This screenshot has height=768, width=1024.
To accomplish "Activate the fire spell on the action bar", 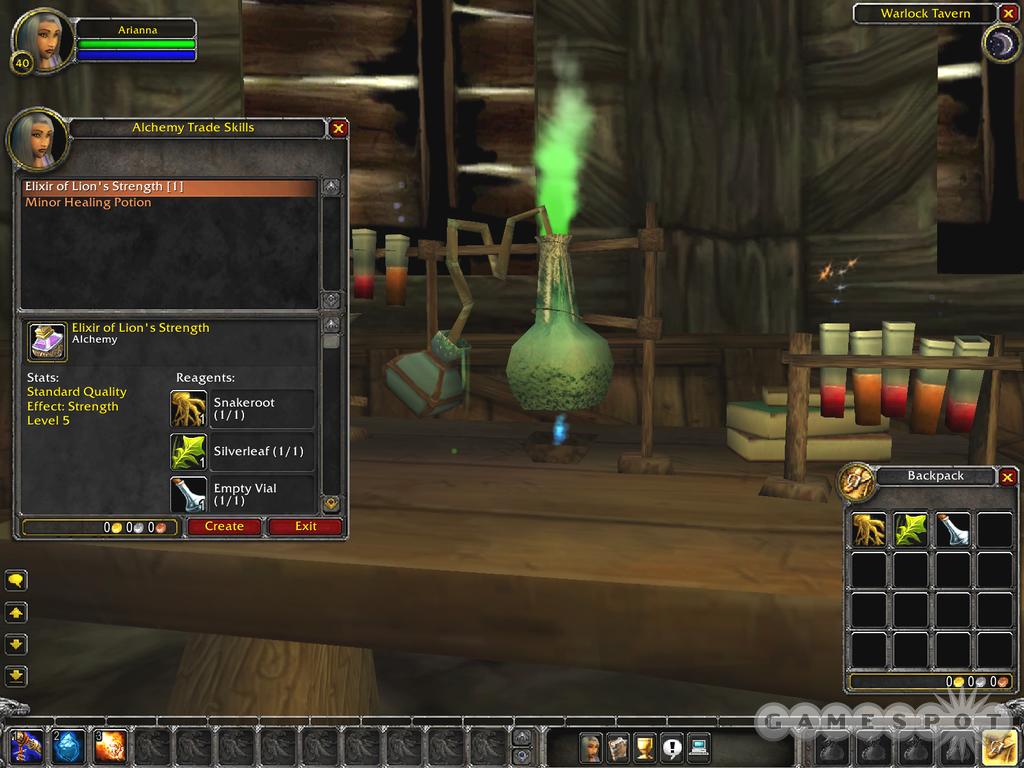I will [110, 747].
